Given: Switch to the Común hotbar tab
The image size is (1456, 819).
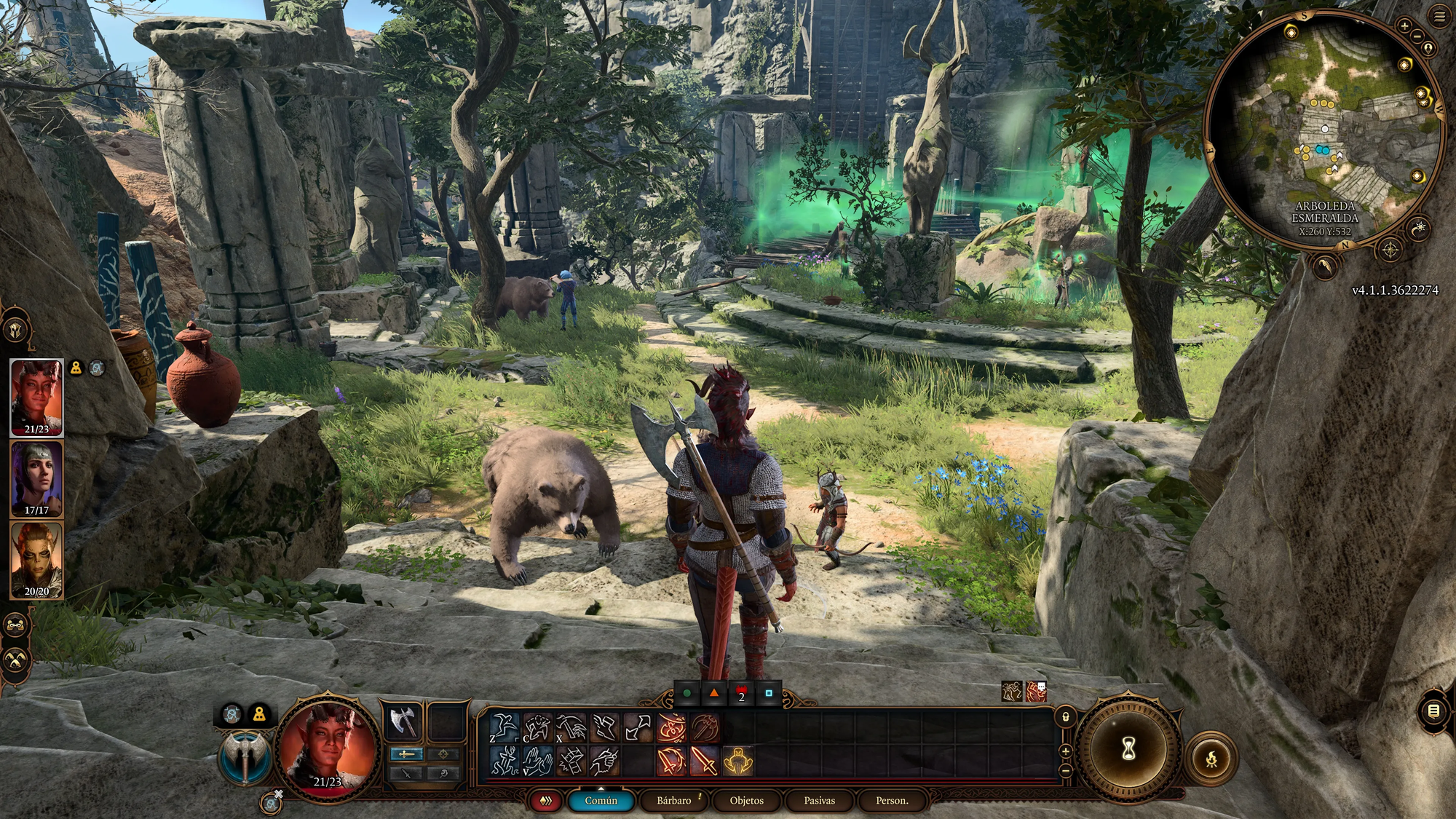Looking at the screenshot, I should click(601, 800).
